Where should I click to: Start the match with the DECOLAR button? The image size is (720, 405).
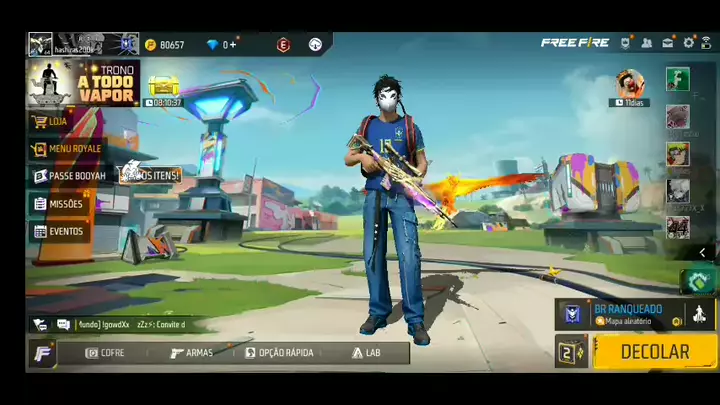(x=655, y=351)
